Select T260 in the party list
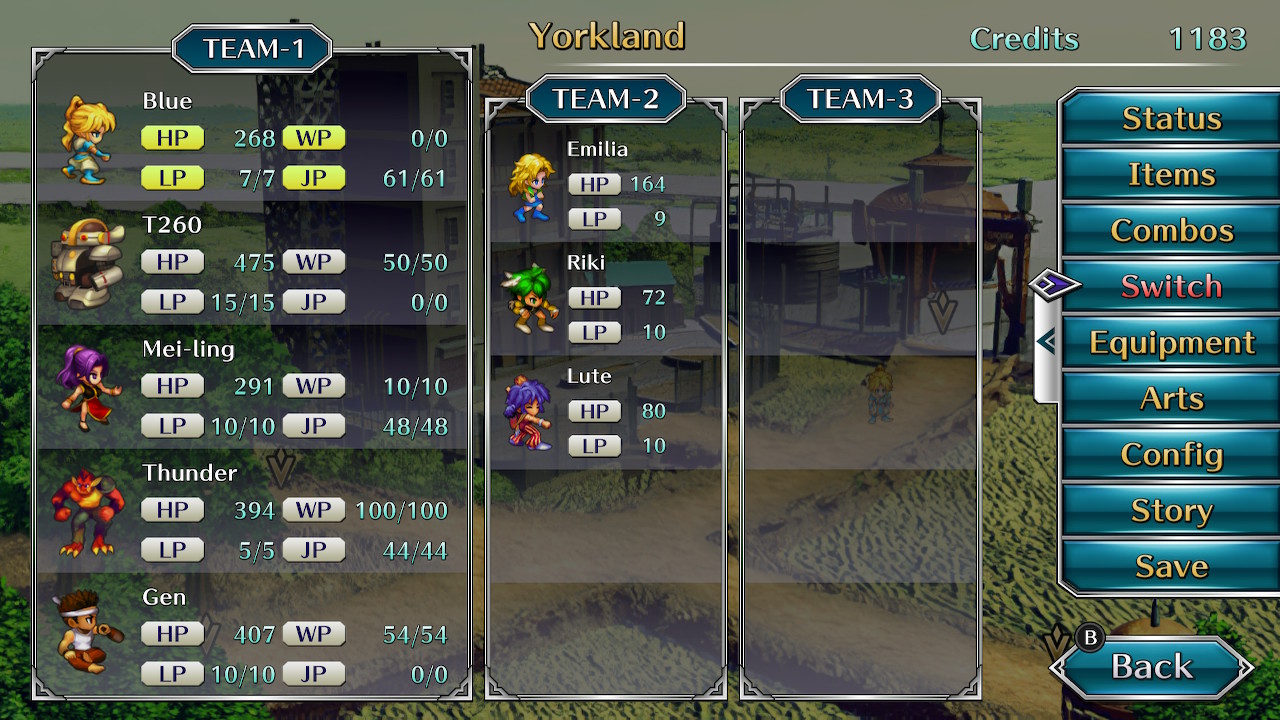The image size is (1280, 720). [x=252, y=264]
